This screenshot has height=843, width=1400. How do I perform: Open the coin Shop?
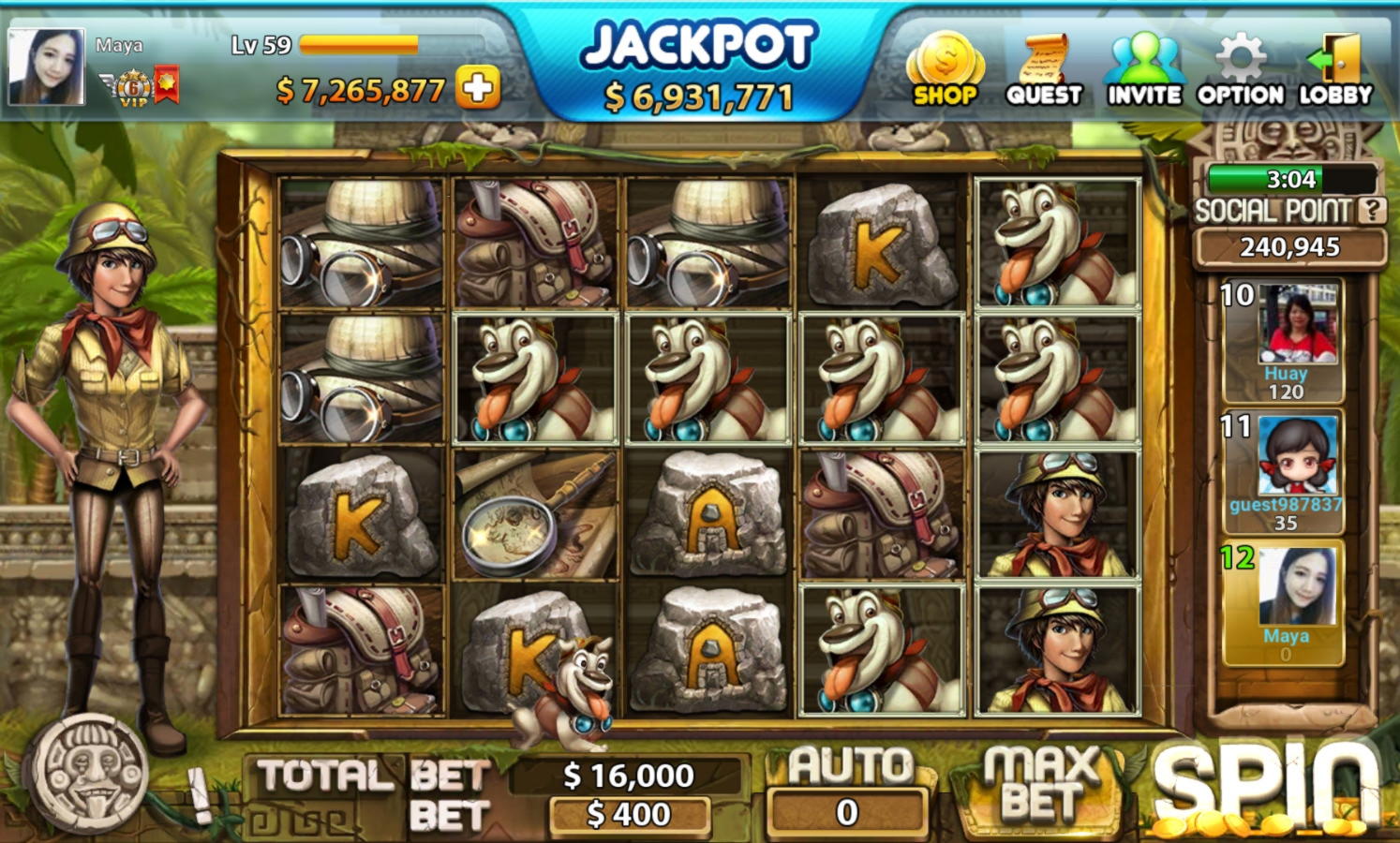point(945,68)
